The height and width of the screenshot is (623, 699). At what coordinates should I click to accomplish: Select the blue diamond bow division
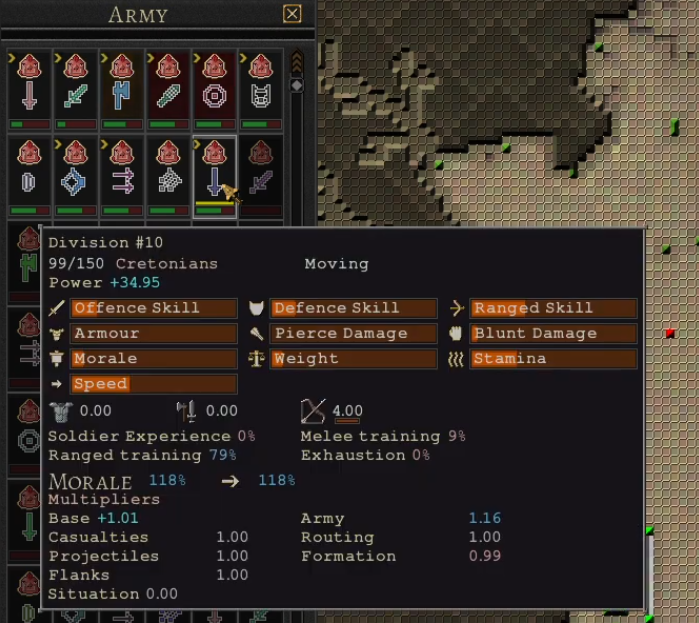point(75,176)
